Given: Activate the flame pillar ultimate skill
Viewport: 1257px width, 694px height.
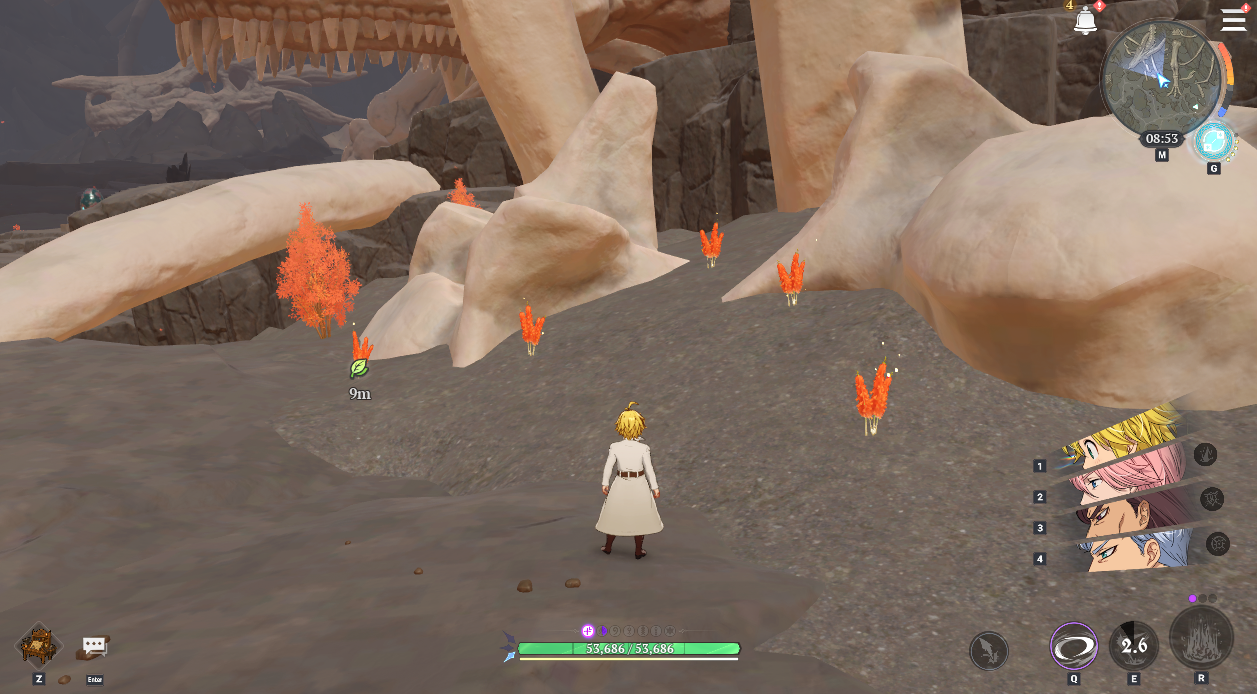Looking at the screenshot, I should [x=1201, y=637].
